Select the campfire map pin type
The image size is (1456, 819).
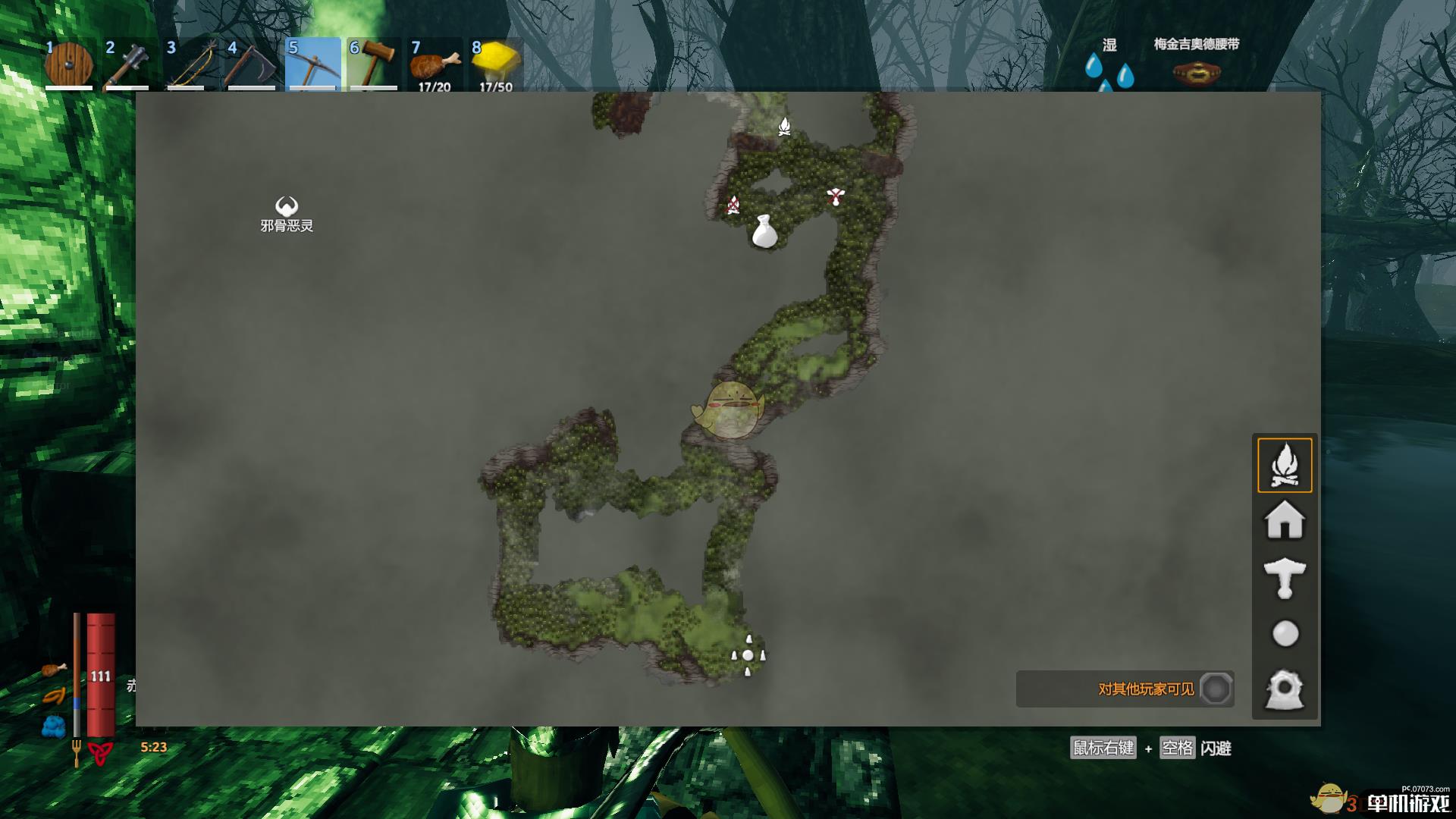tap(1285, 465)
